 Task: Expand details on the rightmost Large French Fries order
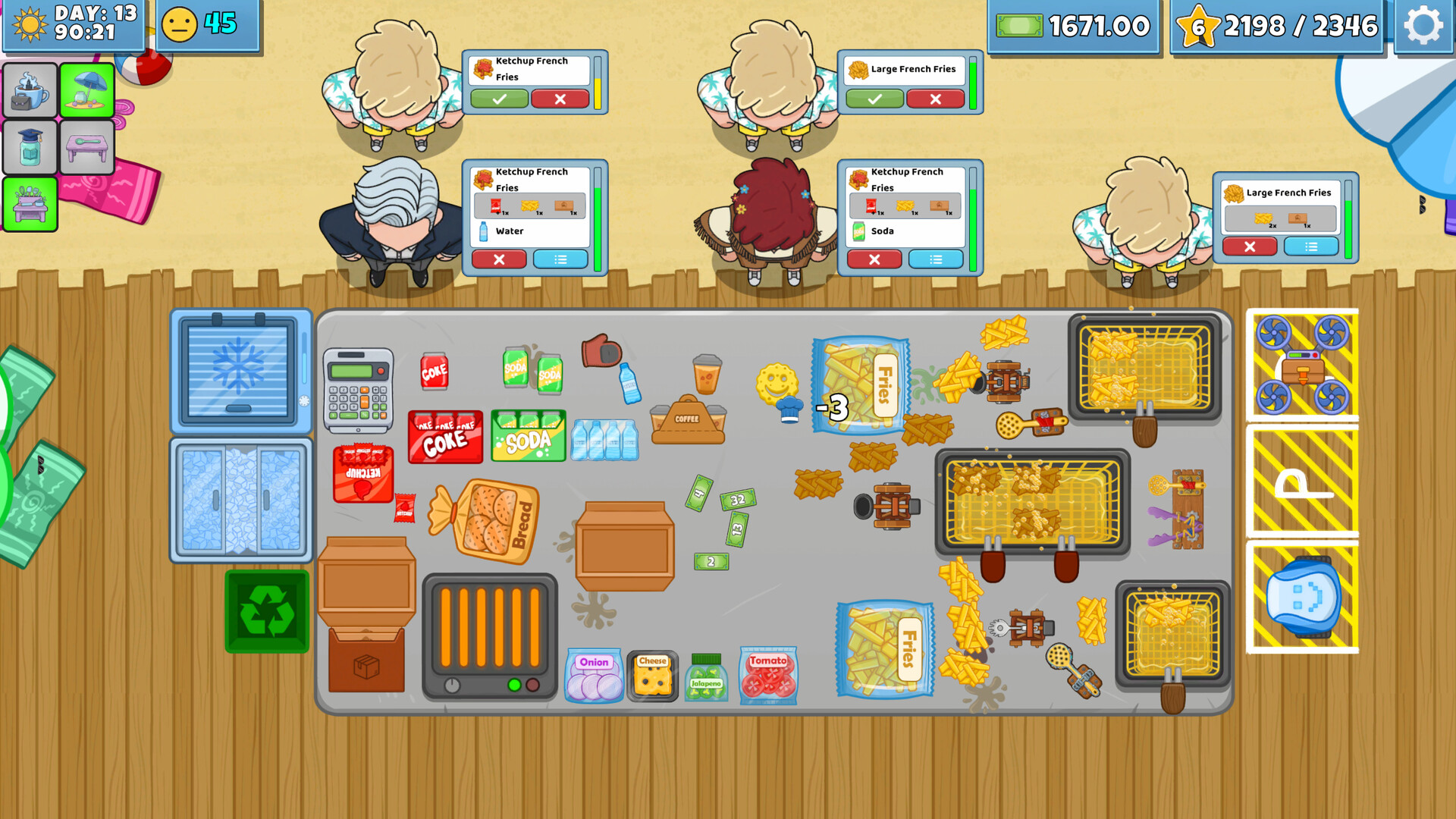1311,246
